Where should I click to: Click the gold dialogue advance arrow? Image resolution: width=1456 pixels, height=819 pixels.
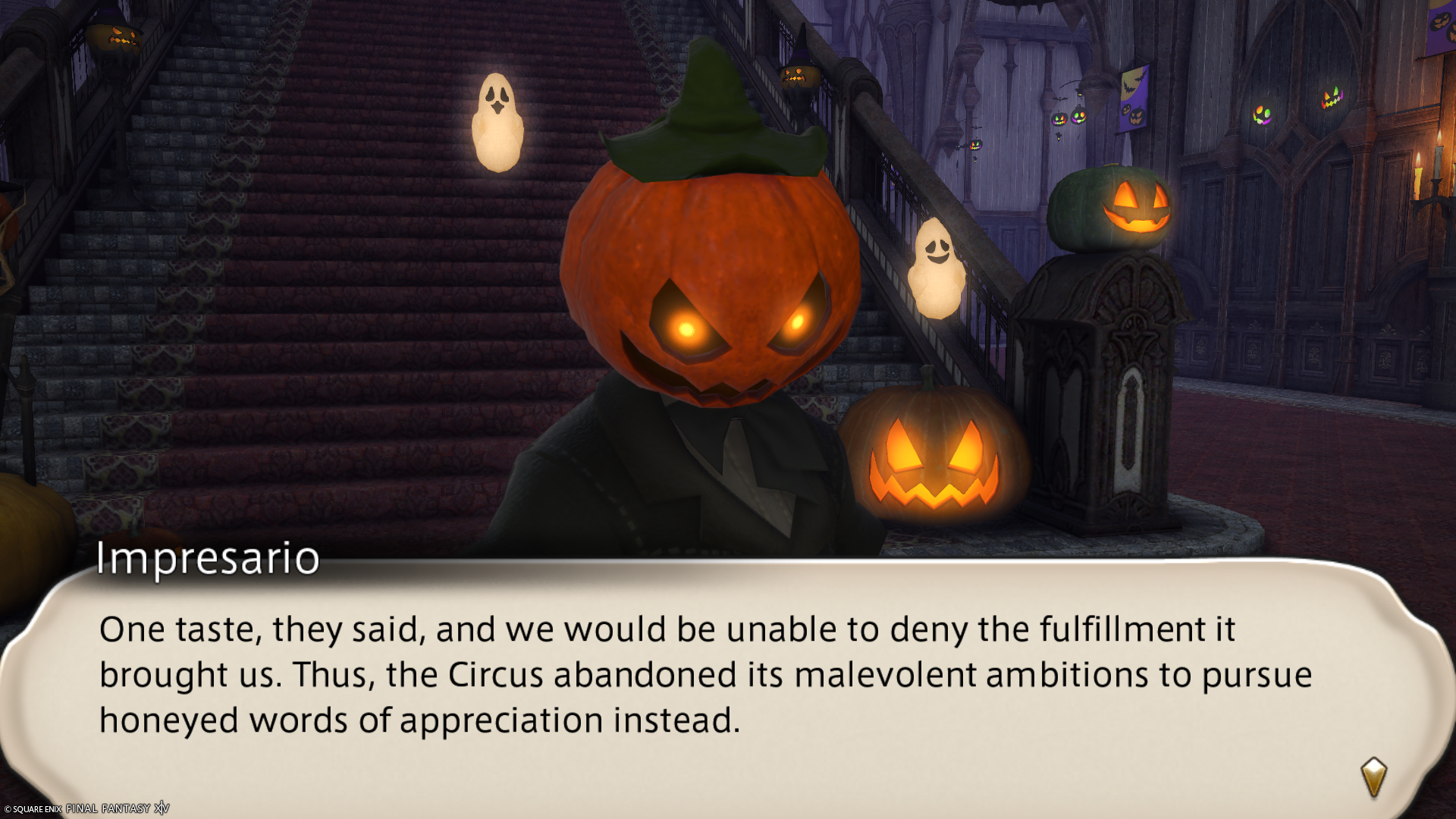tap(1373, 777)
